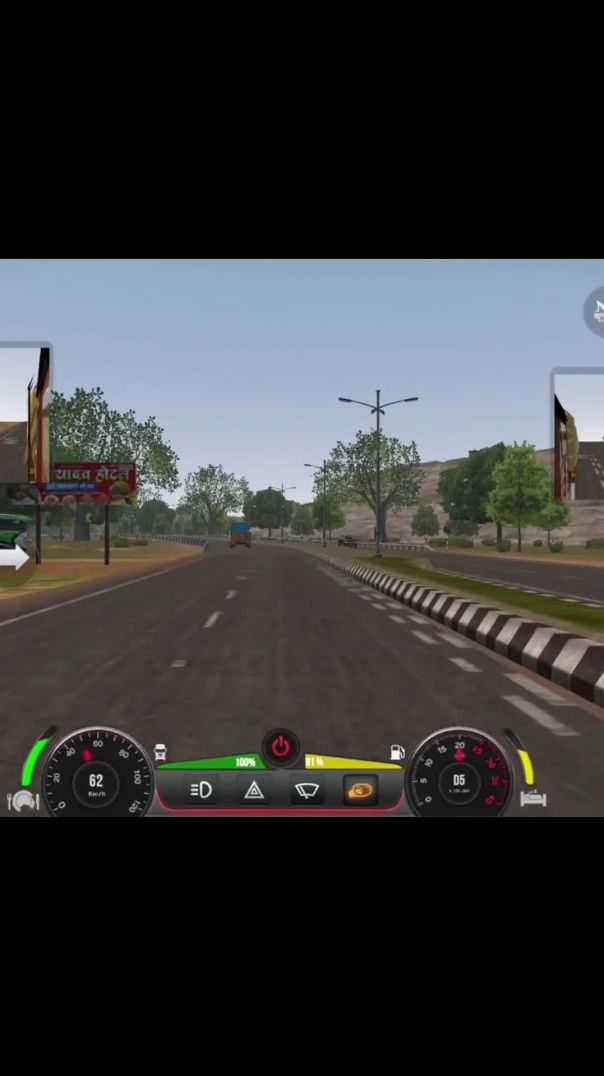Tap the red engine power button
This screenshot has width=604, height=1076.
pyautogui.click(x=281, y=747)
